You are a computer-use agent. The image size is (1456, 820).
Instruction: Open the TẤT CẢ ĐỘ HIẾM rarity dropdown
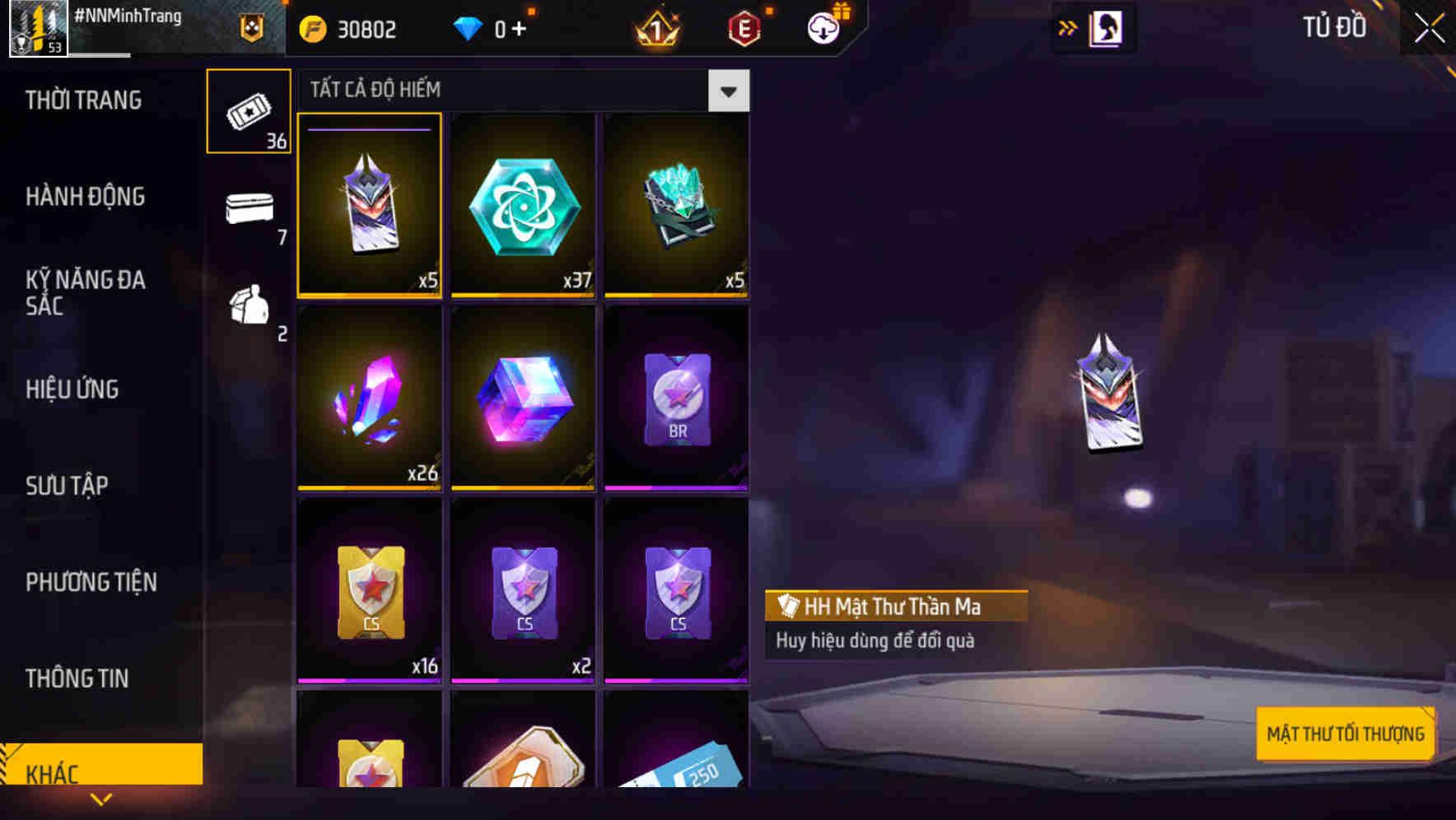click(x=728, y=91)
